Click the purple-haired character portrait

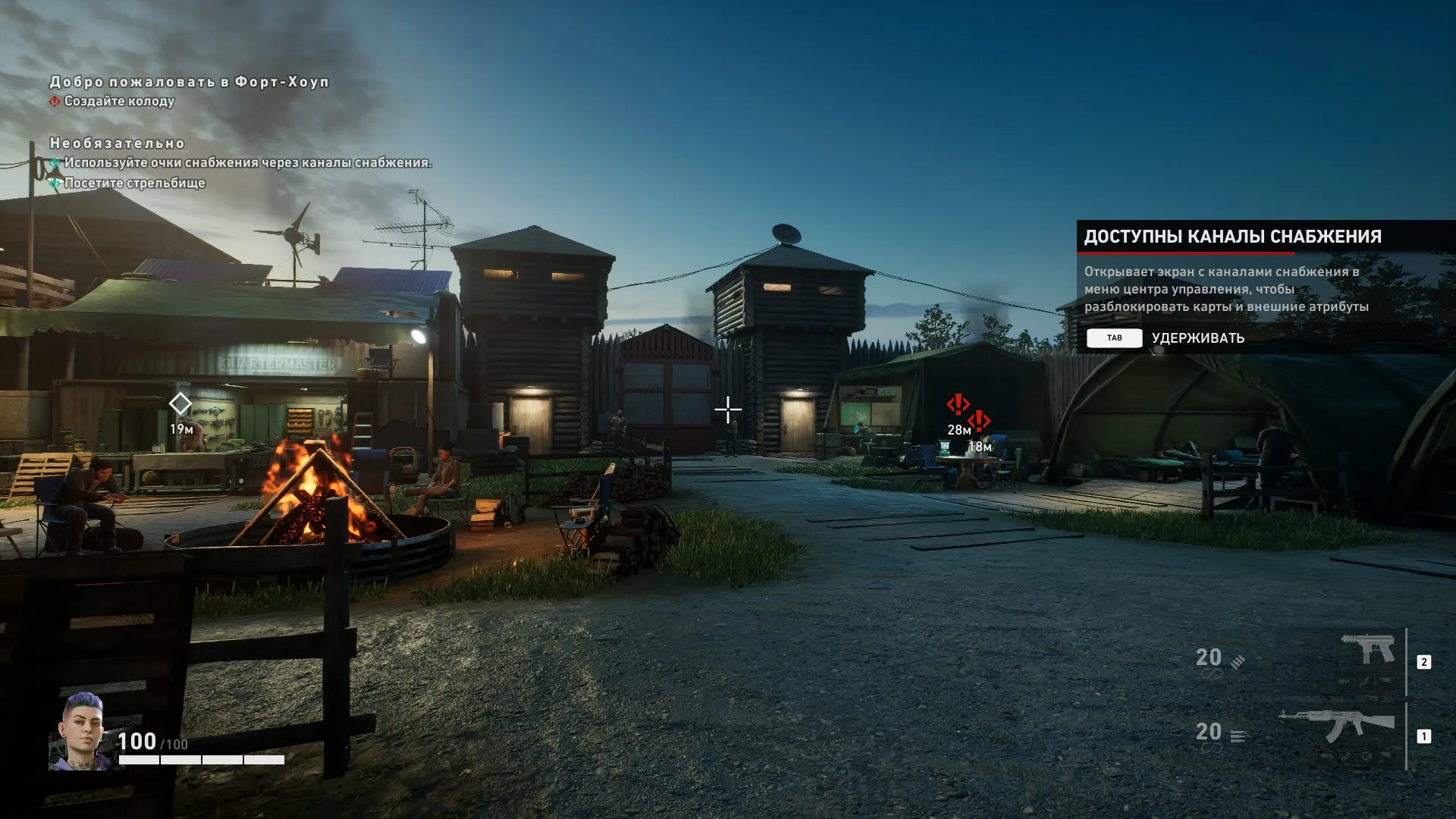pos(80,730)
